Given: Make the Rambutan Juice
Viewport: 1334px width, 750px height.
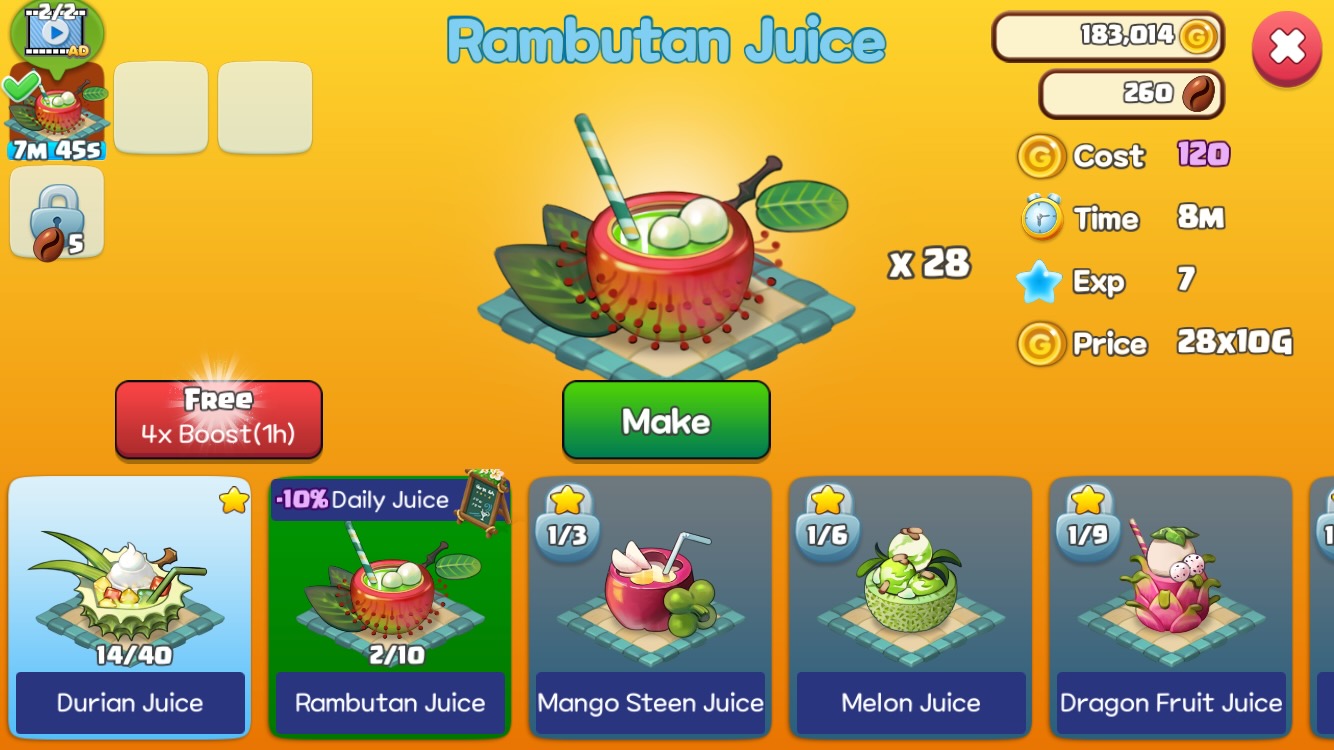Looking at the screenshot, I should pos(666,421).
